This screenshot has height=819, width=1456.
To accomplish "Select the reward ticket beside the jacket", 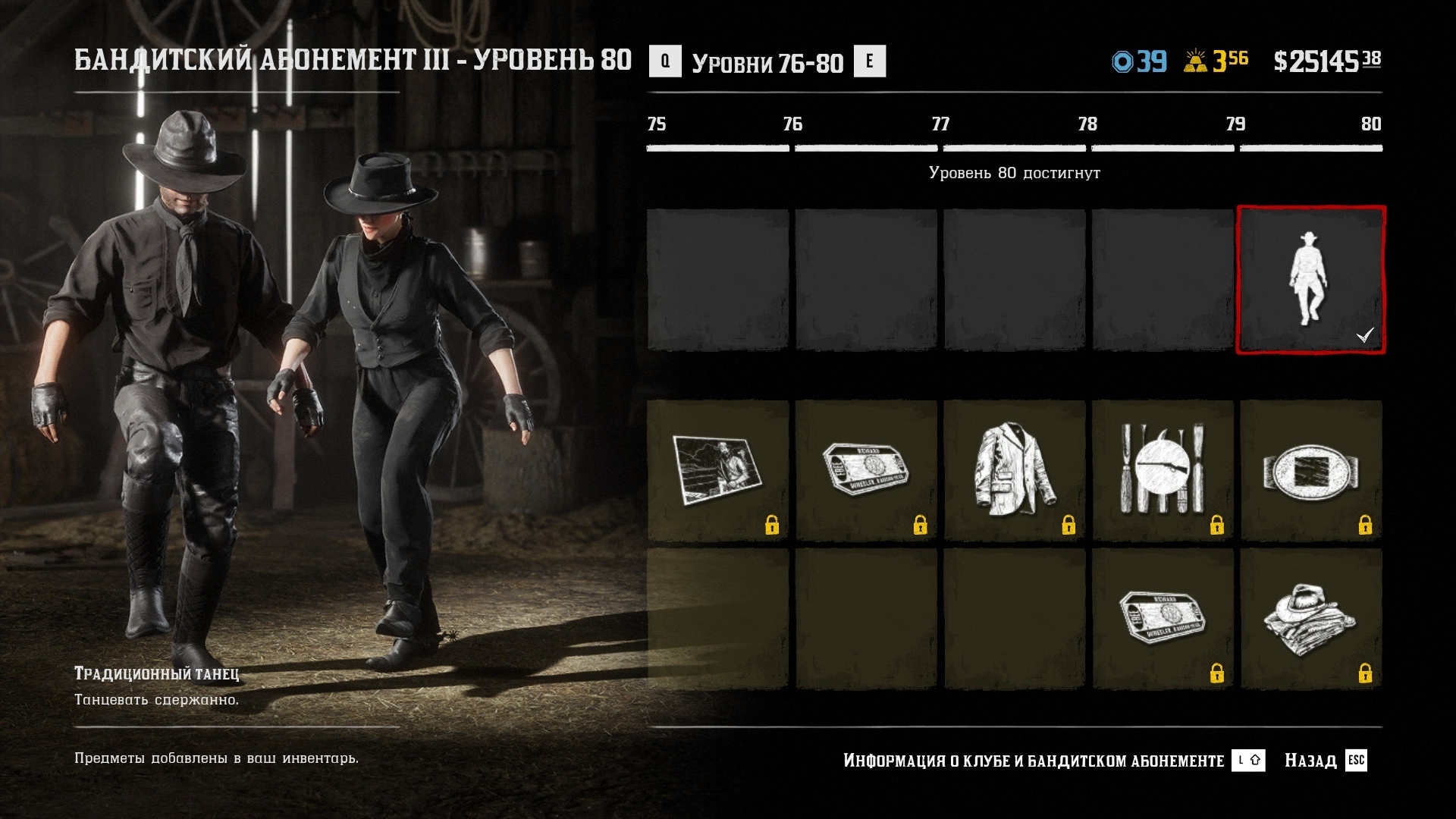I will [x=866, y=470].
